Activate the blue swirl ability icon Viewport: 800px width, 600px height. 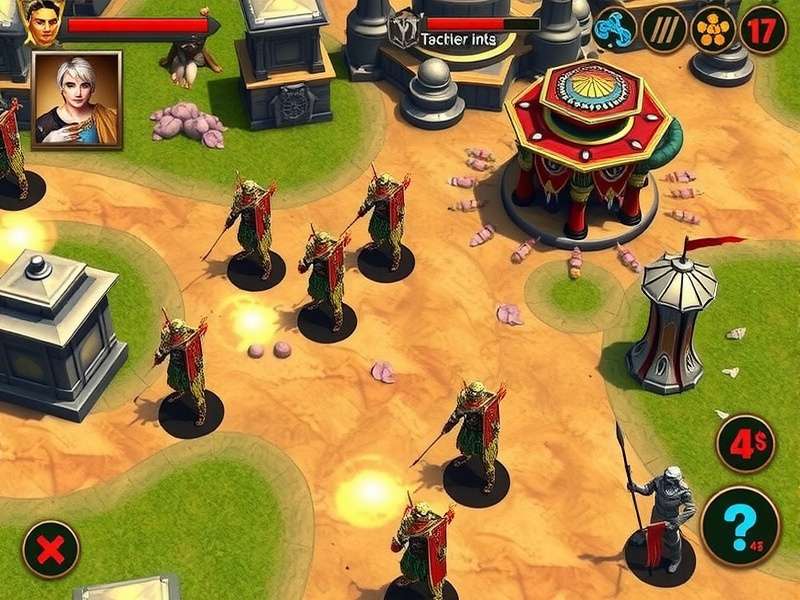[615, 29]
